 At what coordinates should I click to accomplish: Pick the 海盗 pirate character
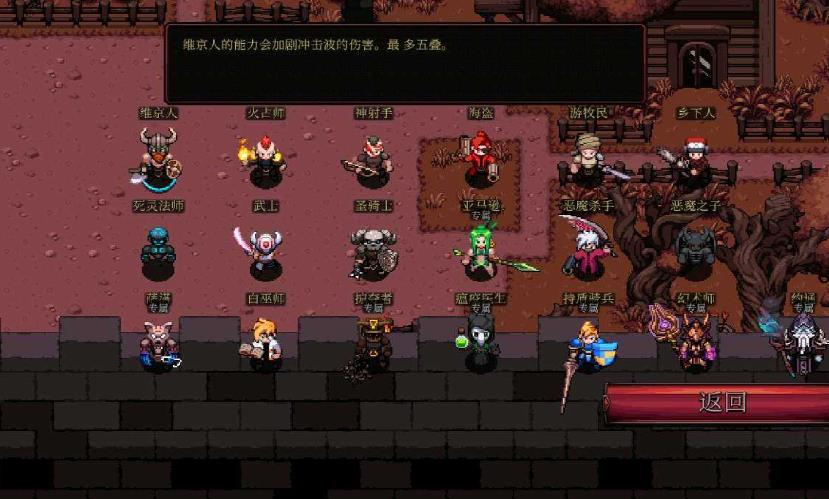coord(482,156)
